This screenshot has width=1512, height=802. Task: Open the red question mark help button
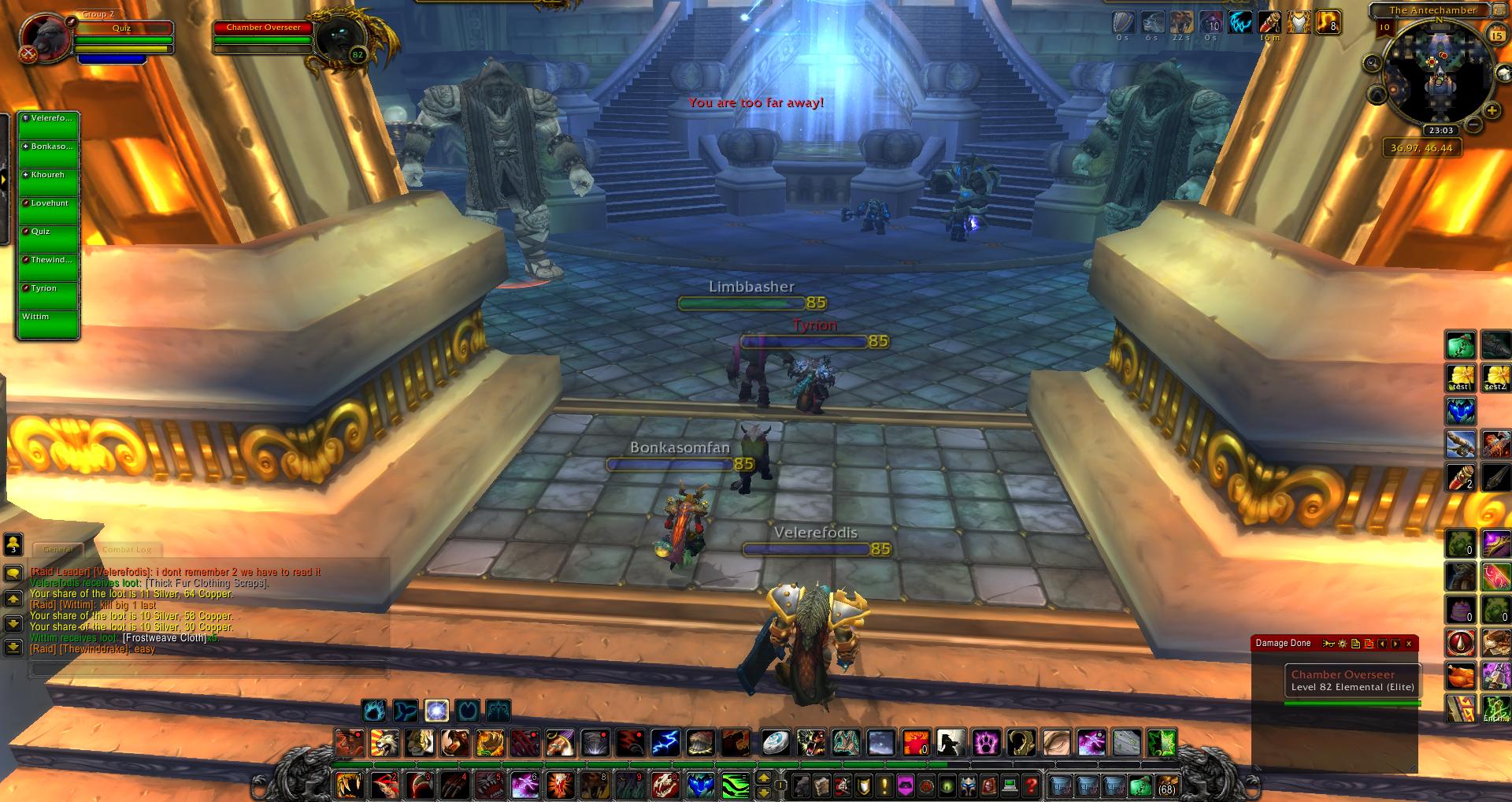point(1032,785)
